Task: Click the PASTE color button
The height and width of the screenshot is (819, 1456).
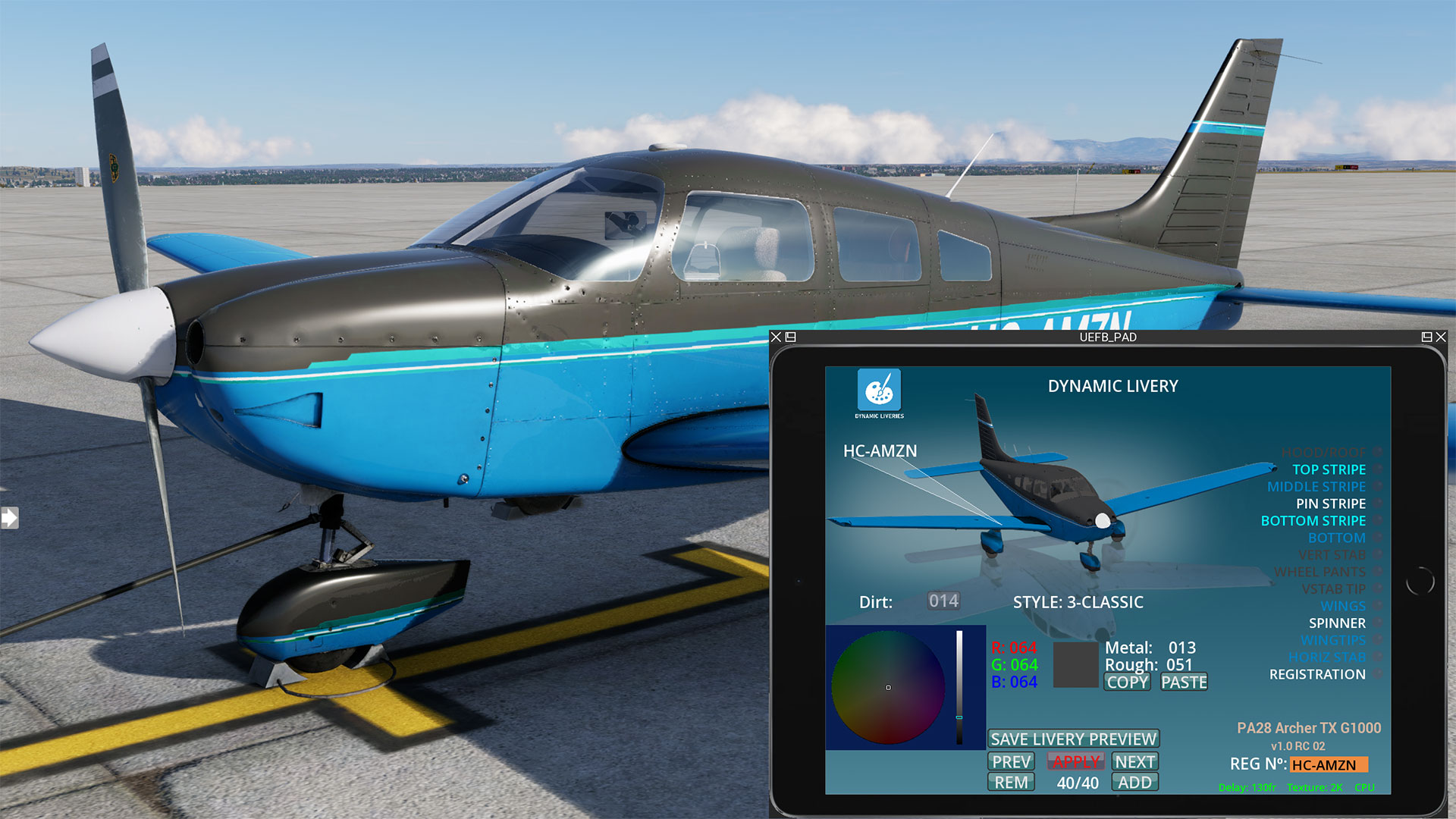Action: 1184,682
